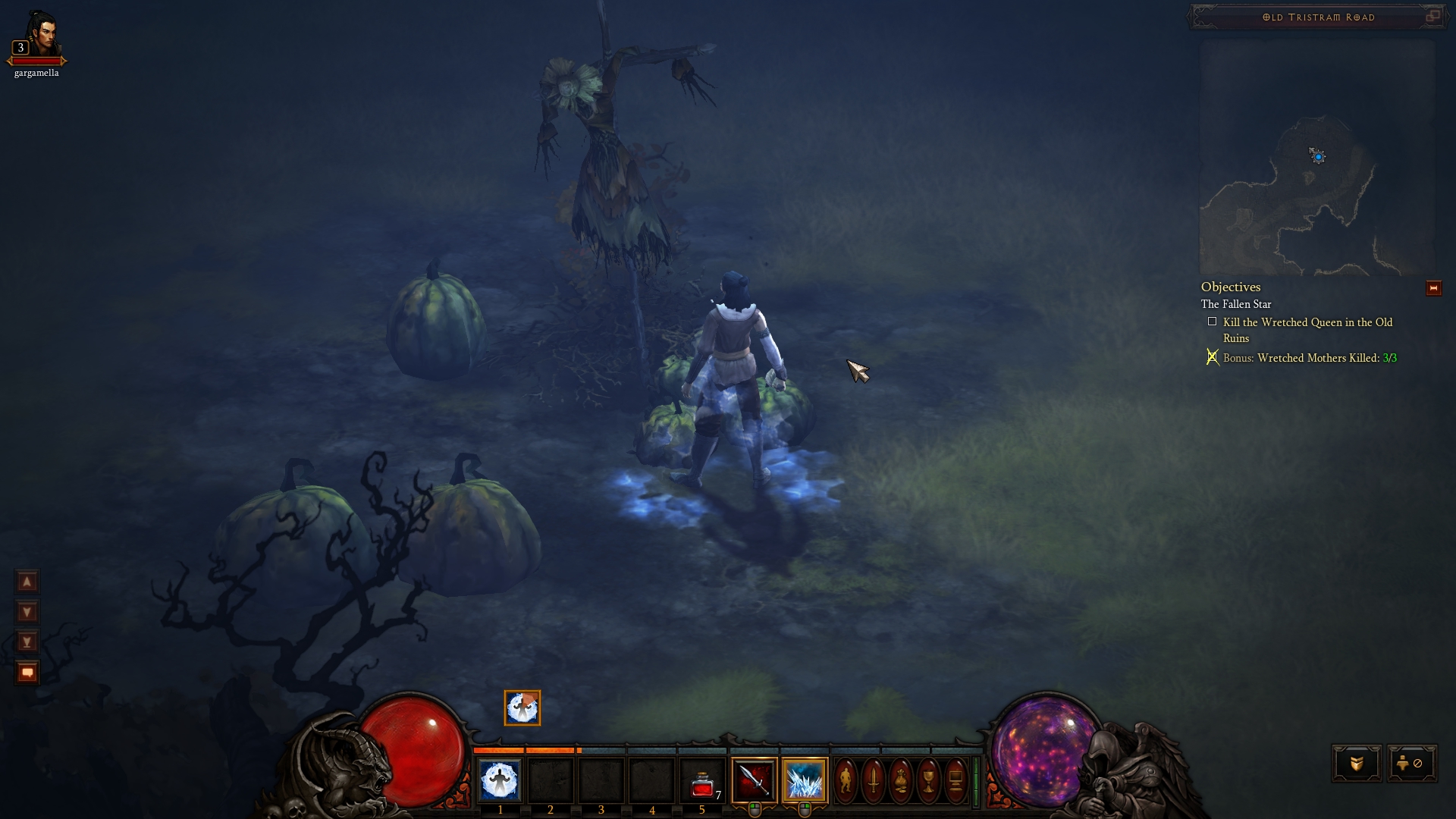The width and height of the screenshot is (1456, 819).
Task: Click the active buff icon above the action bar
Action: pos(522,708)
